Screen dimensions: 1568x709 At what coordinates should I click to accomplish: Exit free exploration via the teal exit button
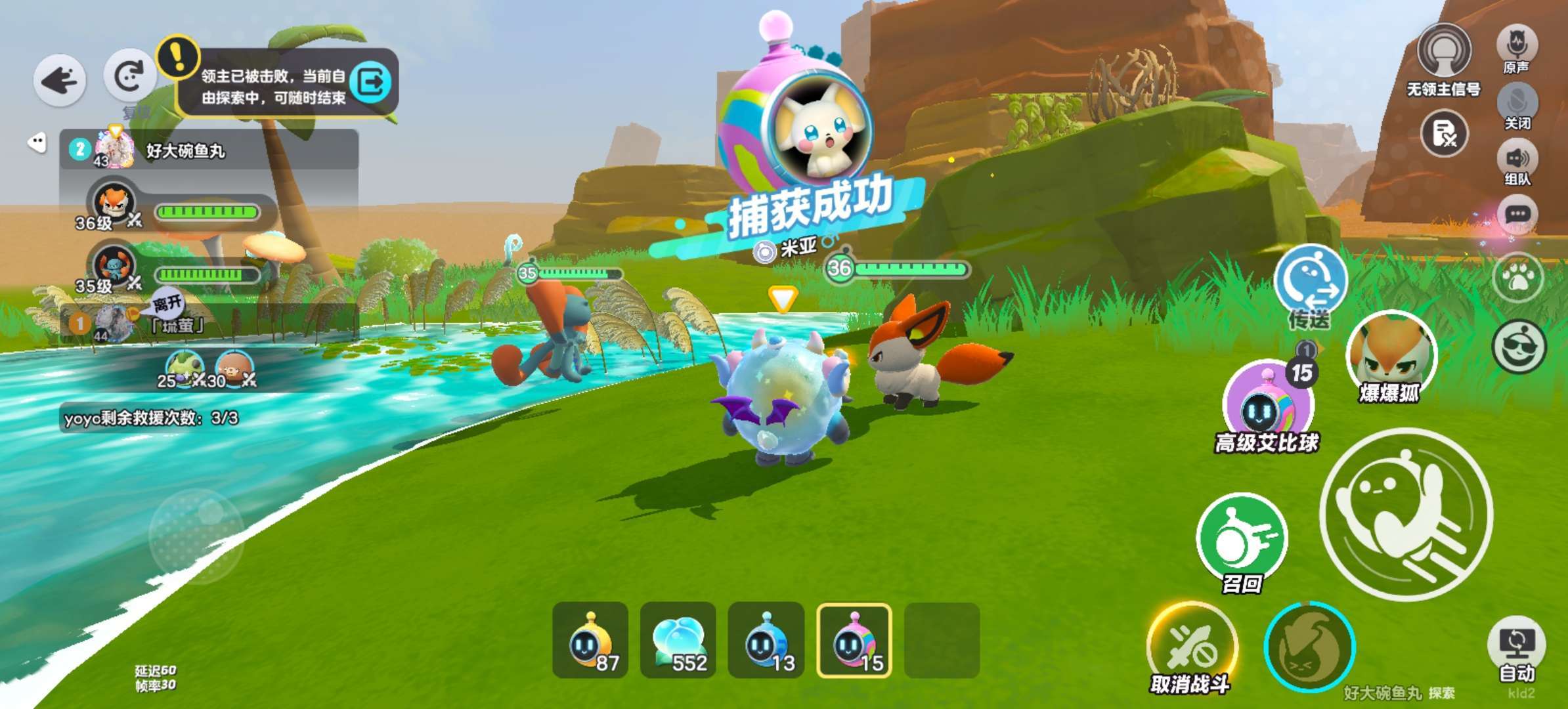[371, 83]
